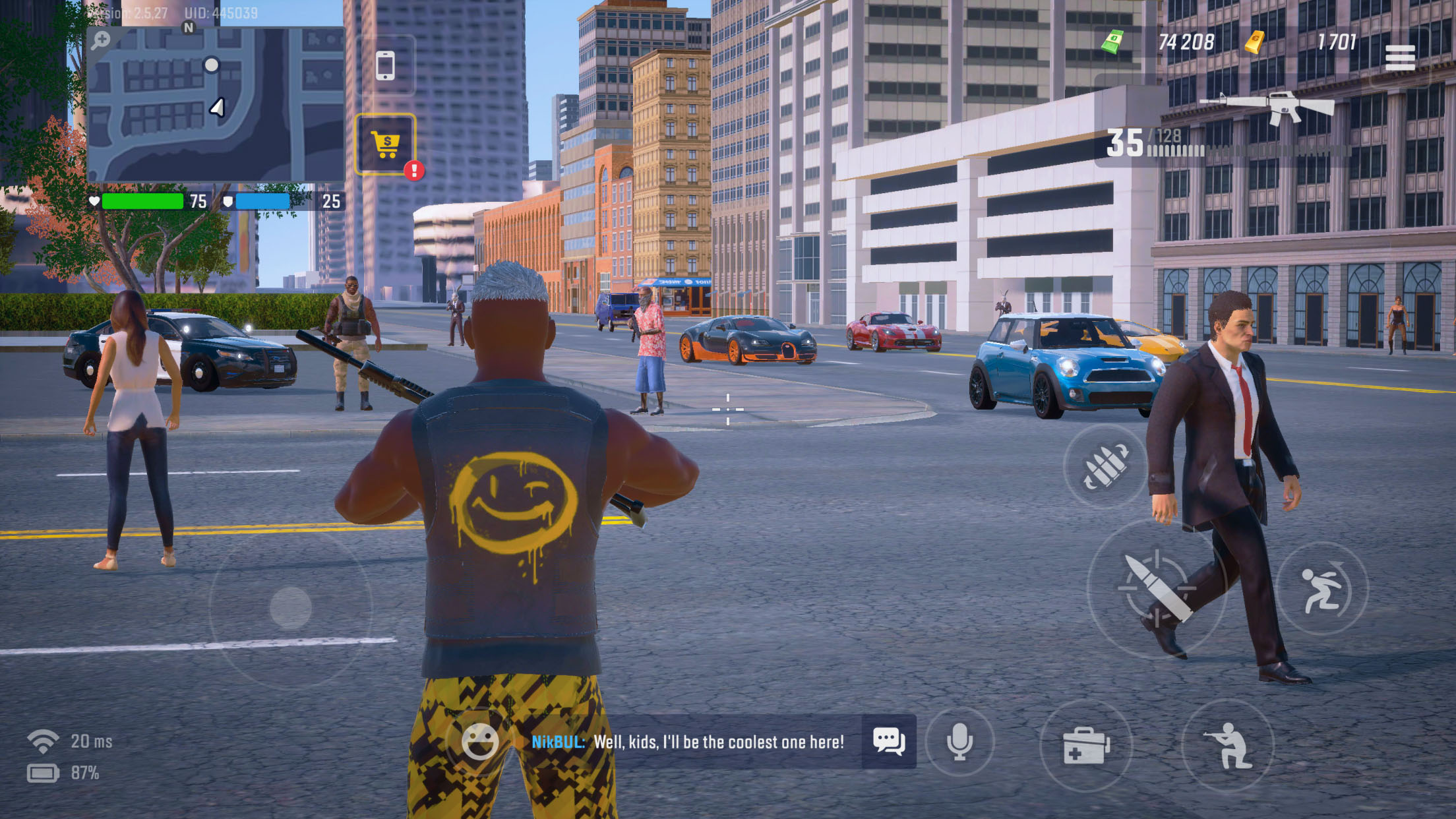Zoom the minimap with magnifier icon
Image resolution: width=1456 pixels, height=819 pixels.
click(101, 40)
